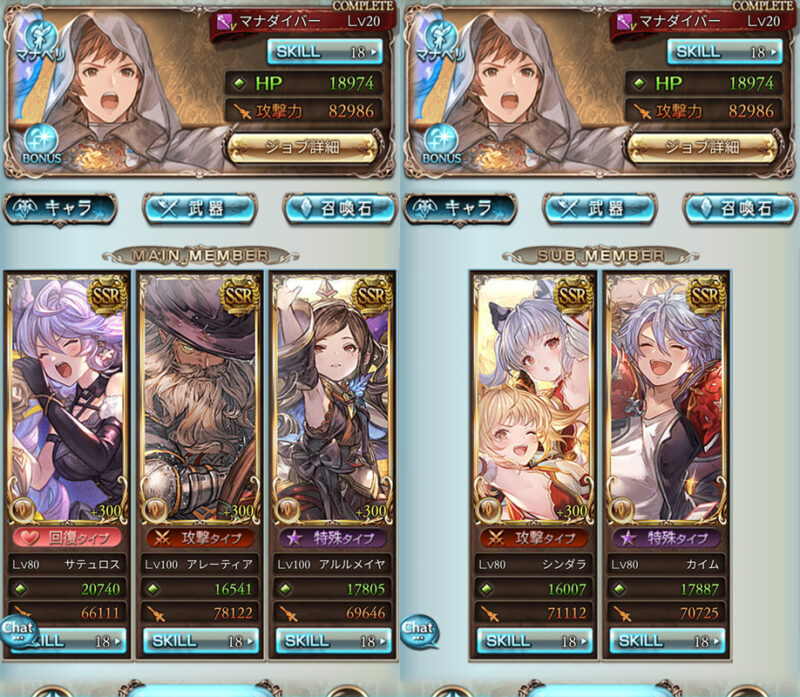The image size is (800, 697).
Task: Open the SKILL button under カイム
Action: click(666, 641)
